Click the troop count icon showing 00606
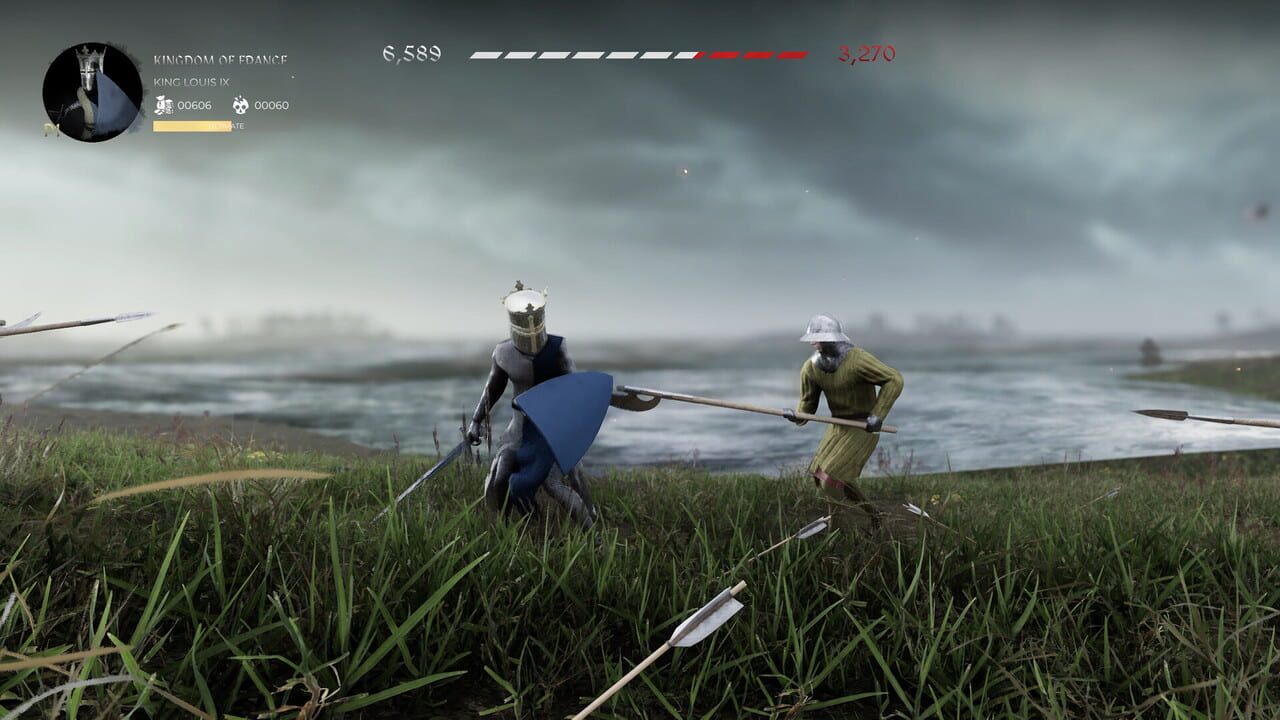This screenshot has width=1280, height=720. tap(162, 105)
